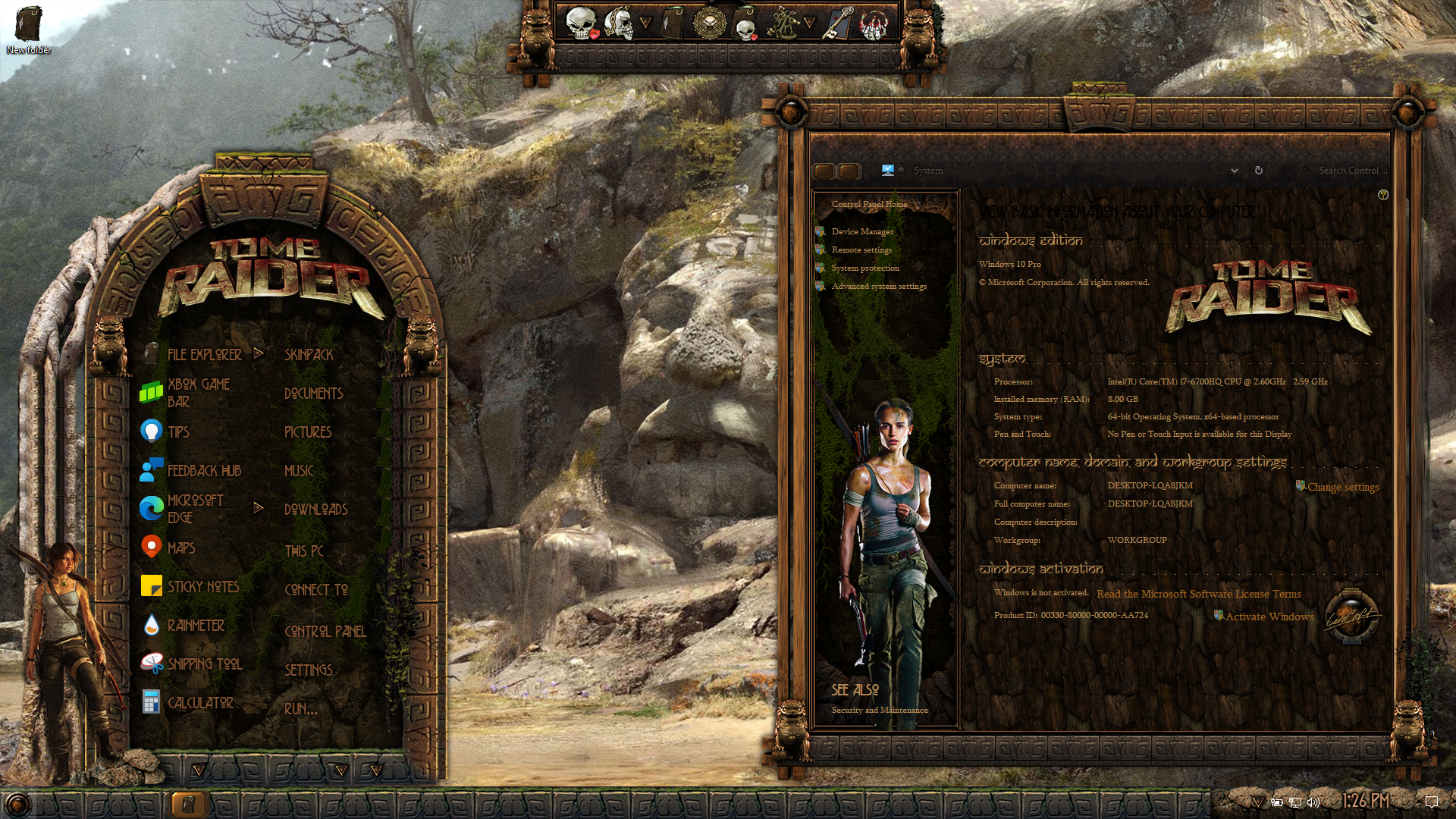Click the taskbar clock showing 1:26 PM
This screenshot has width=1456, height=819.
pos(1365,801)
